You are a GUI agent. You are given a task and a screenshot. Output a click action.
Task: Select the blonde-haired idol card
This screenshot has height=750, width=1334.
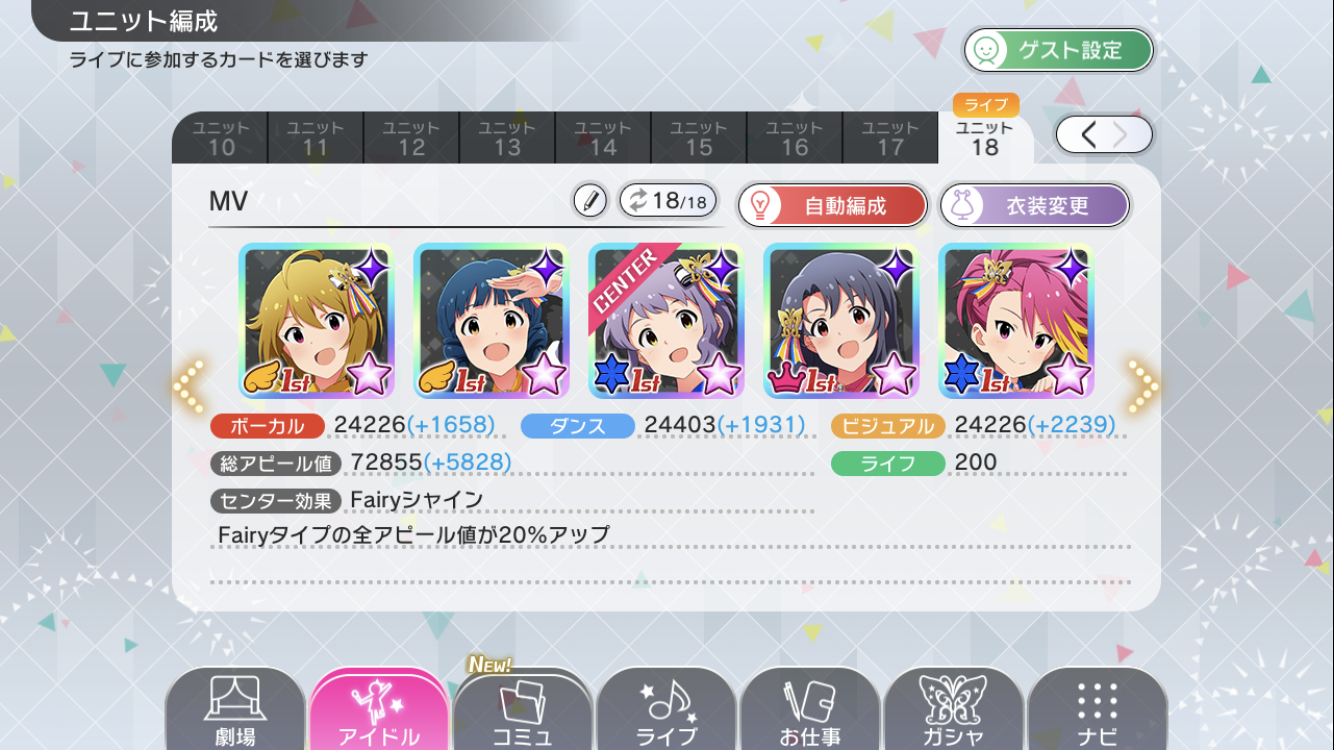coord(316,321)
